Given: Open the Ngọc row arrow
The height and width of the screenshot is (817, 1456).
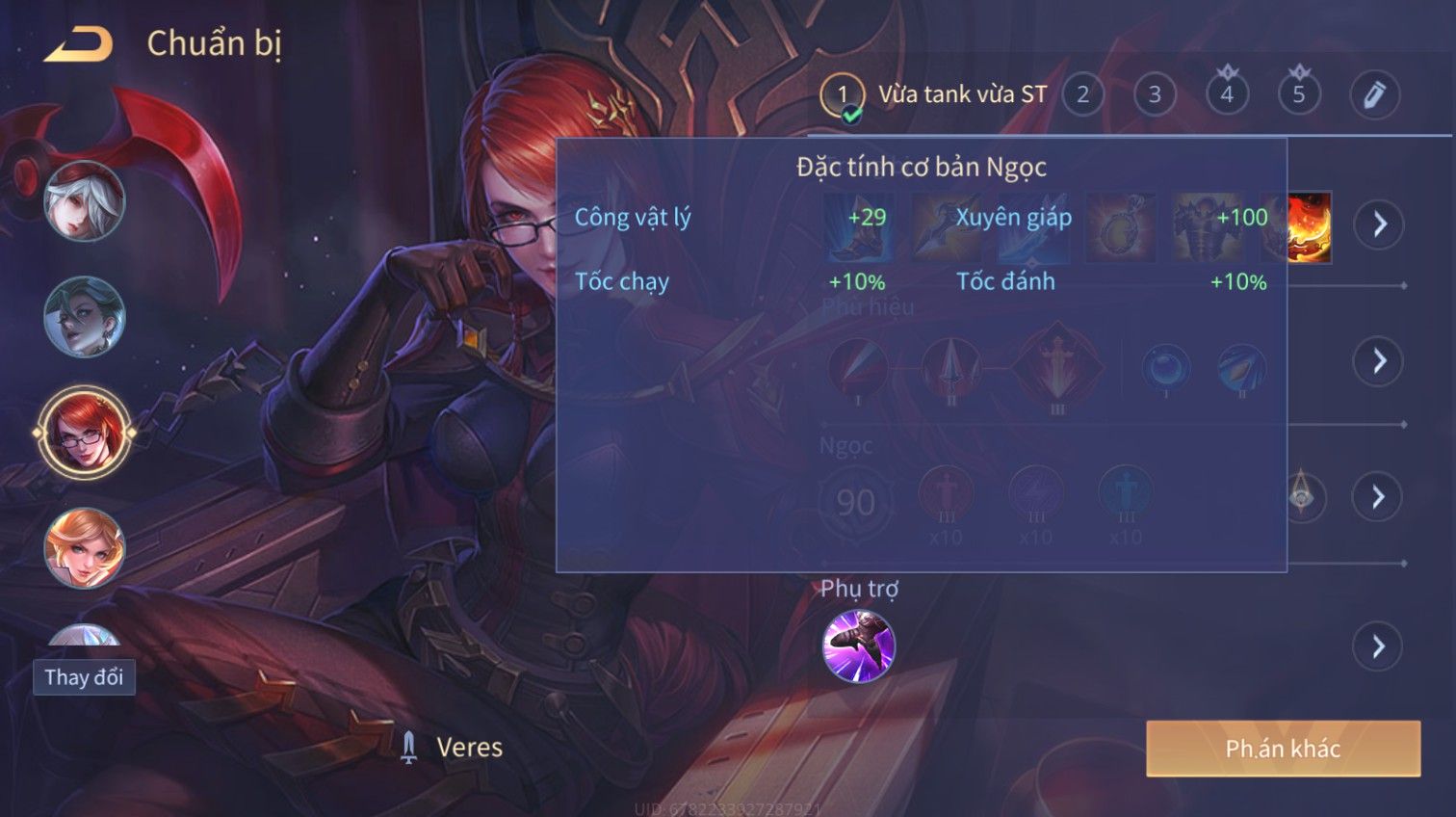Looking at the screenshot, I should 1379,497.
